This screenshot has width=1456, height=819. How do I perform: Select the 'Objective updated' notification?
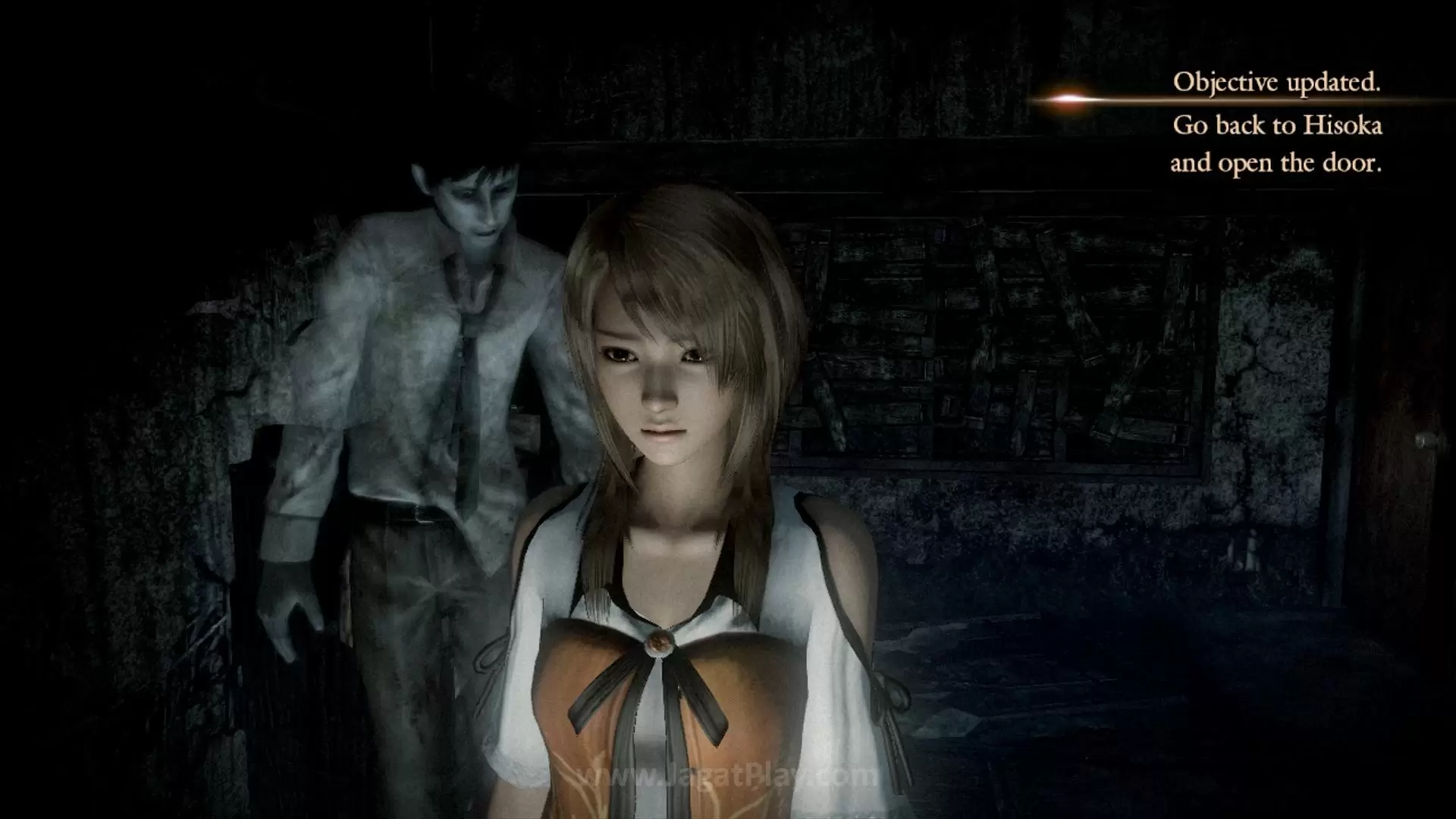coord(1276,83)
